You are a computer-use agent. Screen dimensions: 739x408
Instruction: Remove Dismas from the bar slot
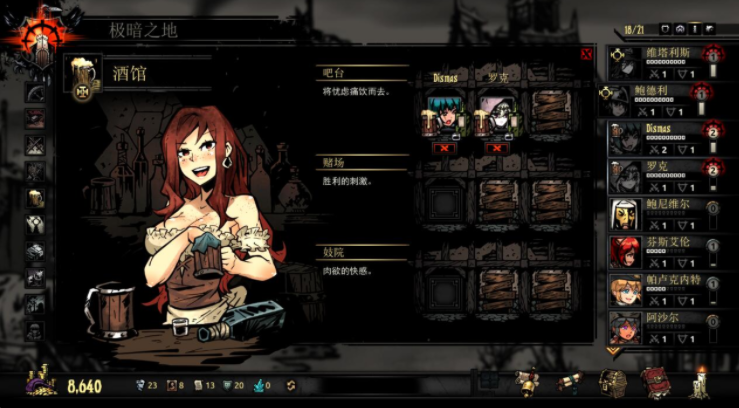[443, 148]
